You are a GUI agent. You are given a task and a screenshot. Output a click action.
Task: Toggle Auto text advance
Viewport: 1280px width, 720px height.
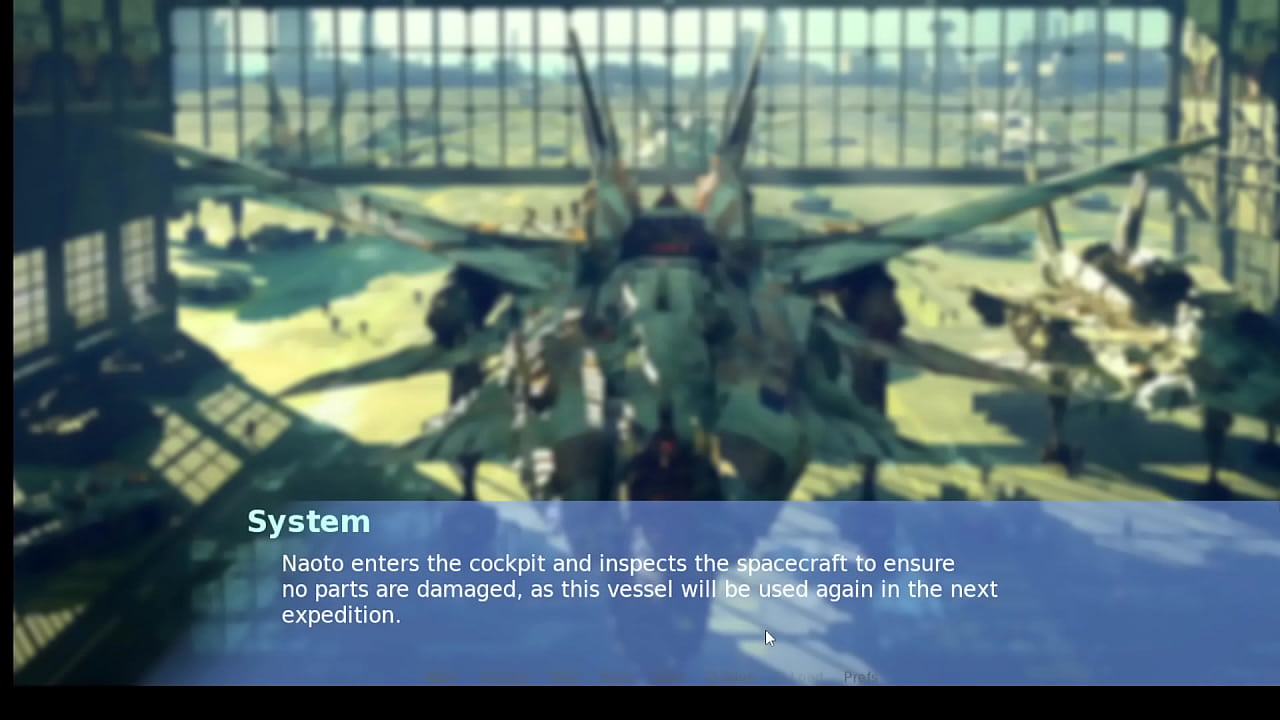(x=616, y=677)
